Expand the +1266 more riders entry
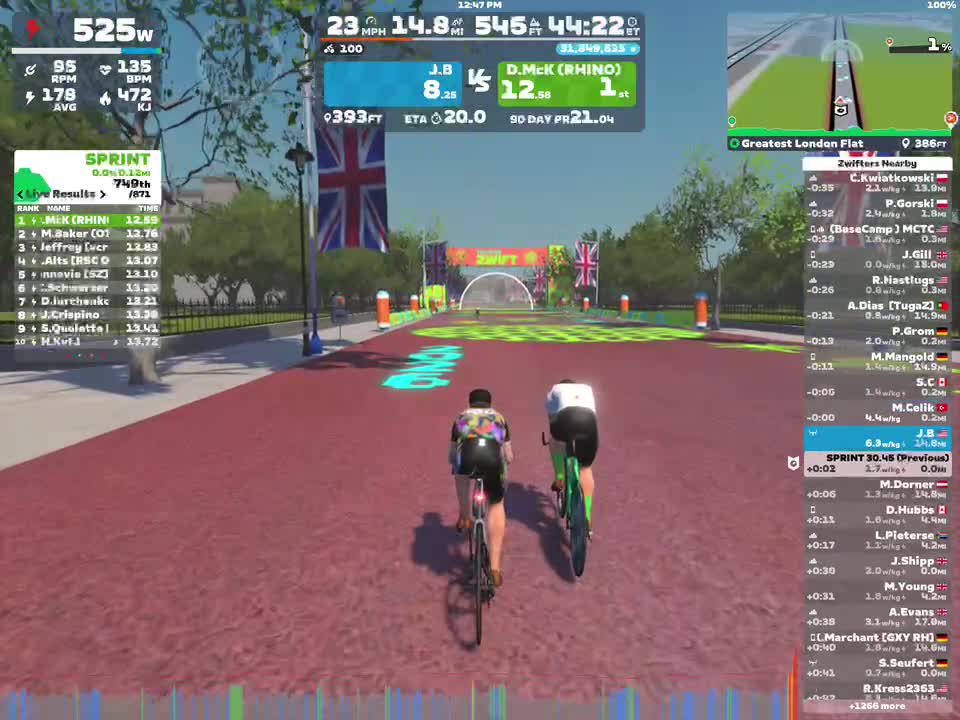 tap(877, 706)
